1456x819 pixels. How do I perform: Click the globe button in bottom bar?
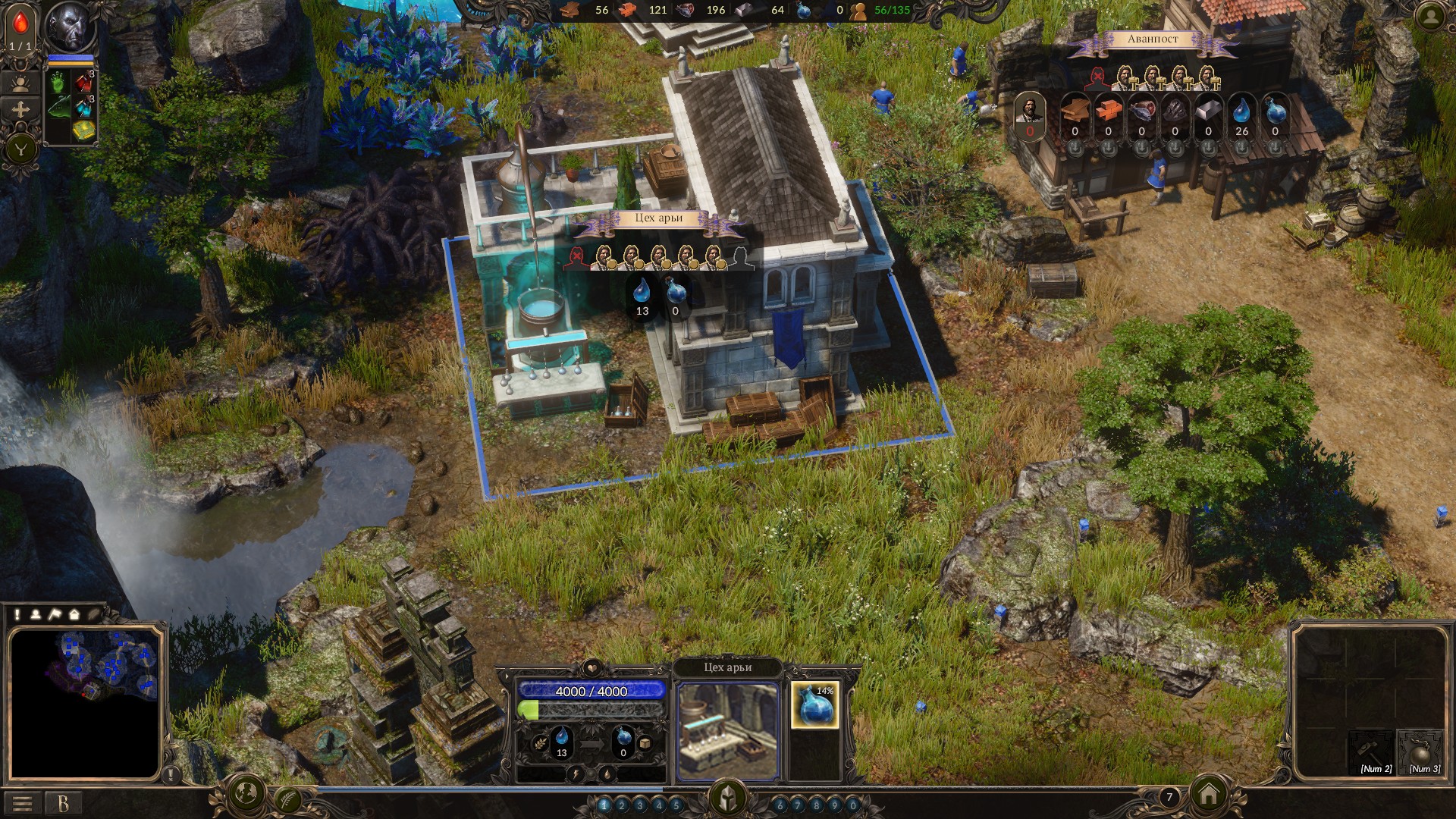tap(246, 793)
